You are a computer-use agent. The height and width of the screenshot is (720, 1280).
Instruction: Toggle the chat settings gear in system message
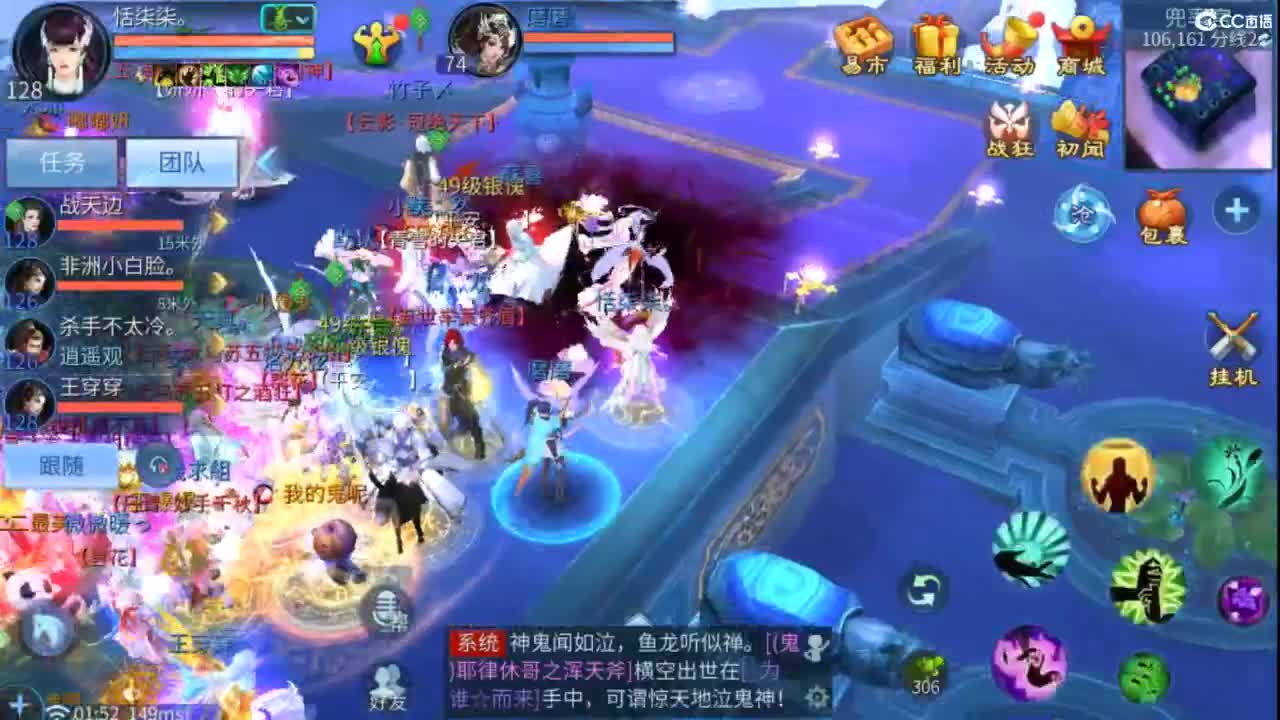(818, 697)
